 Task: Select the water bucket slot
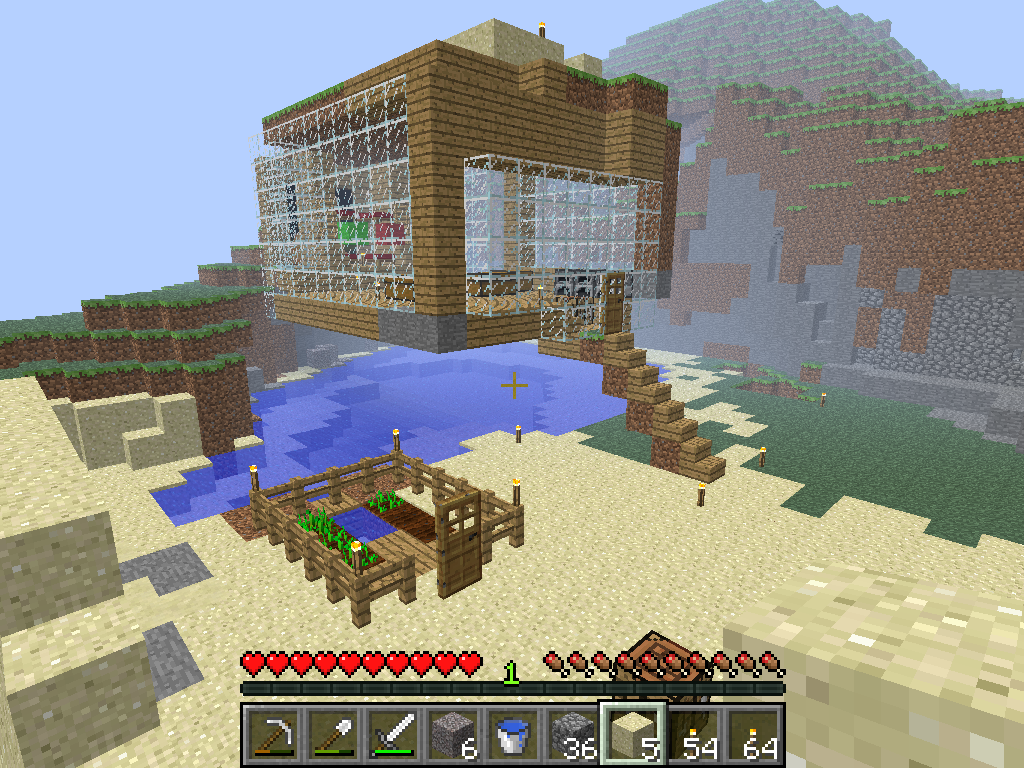[513, 734]
